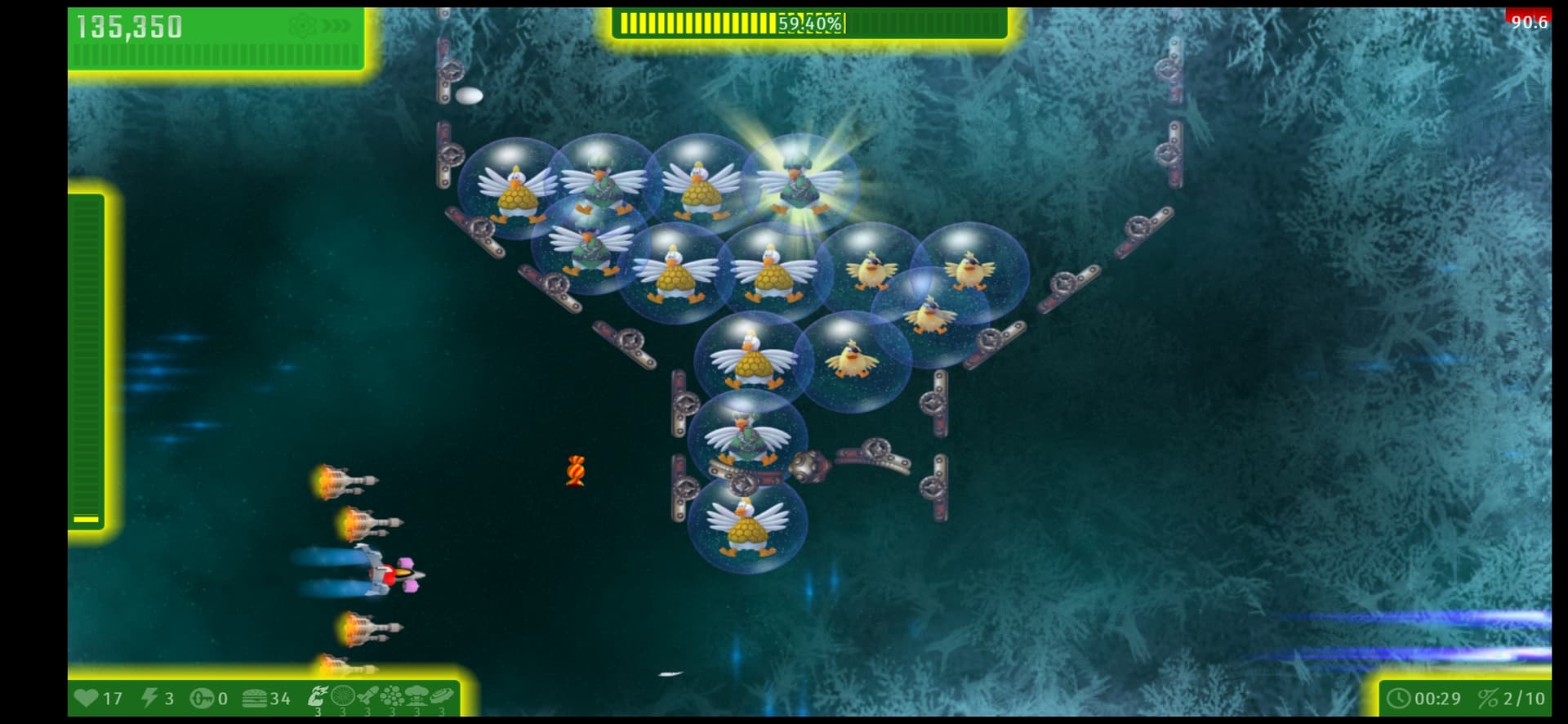Deploy the mushroom cloud nuke
Image resolution: width=1568 pixels, height=724 pixels.
click(417, 697)
